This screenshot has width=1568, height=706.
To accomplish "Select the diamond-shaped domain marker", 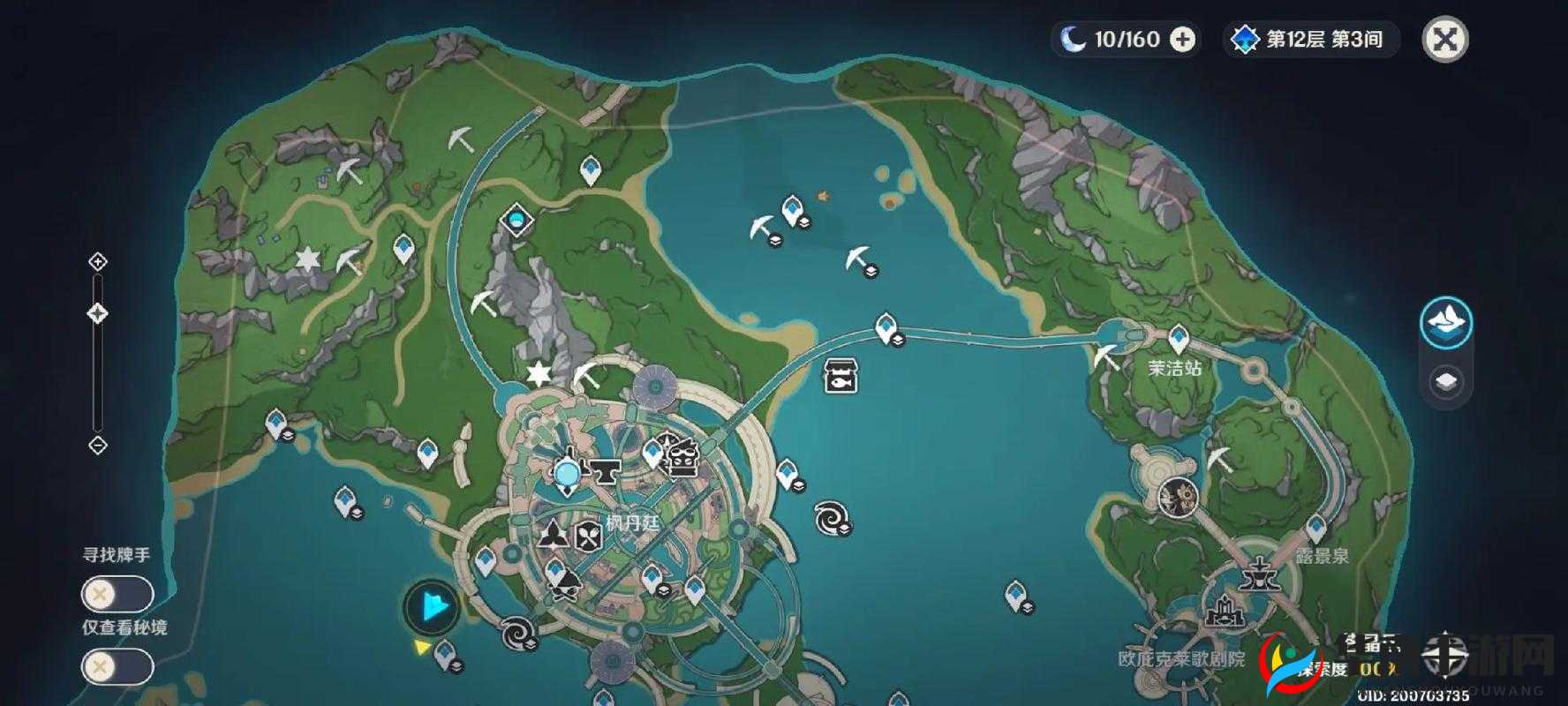I will coord(516,219).
